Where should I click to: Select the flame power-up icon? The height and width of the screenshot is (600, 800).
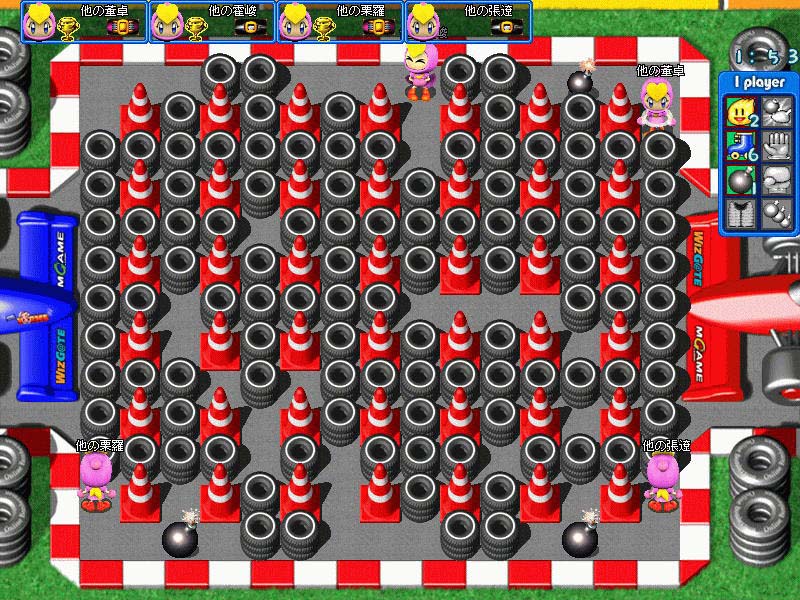point(740,110)
